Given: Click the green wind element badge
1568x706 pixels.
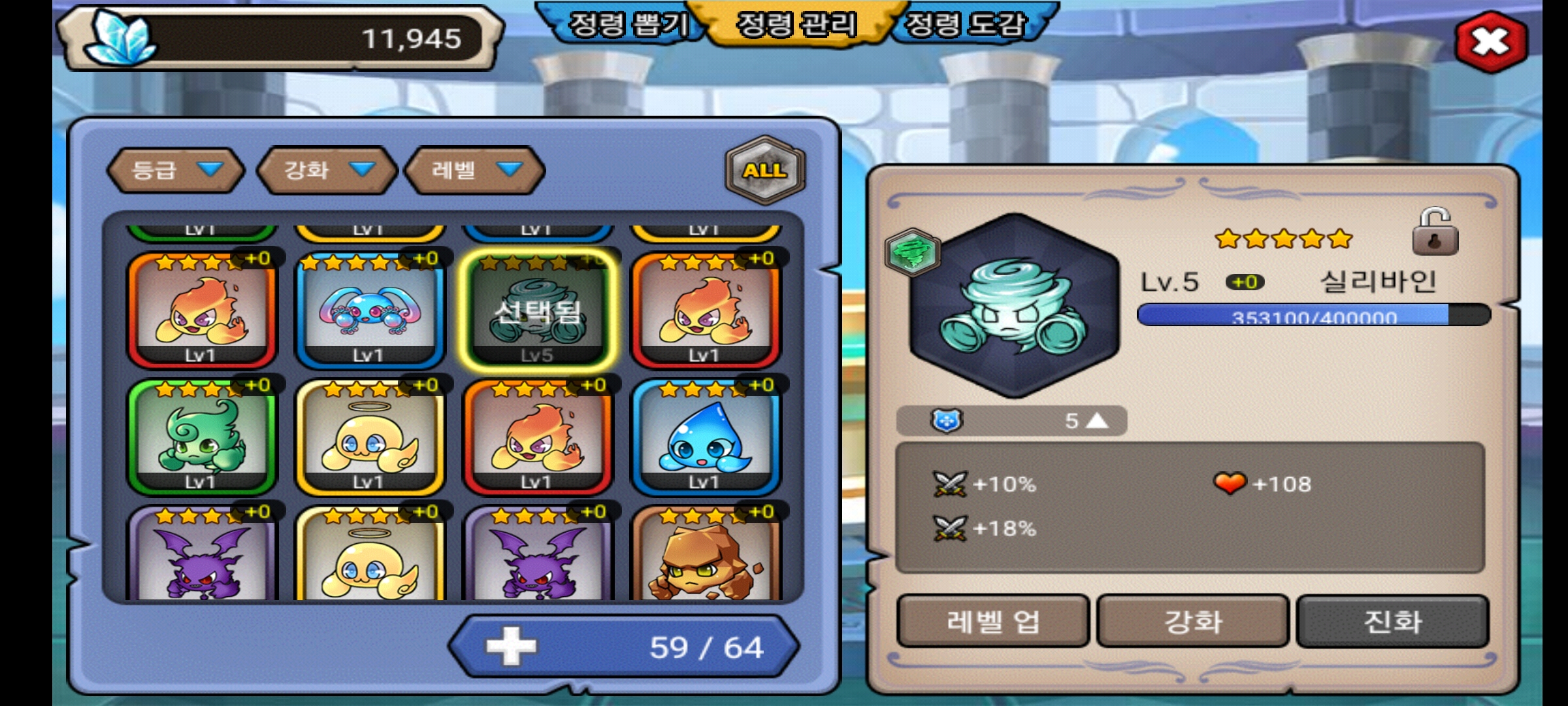Looking at the screenshot, I should pyautogui.click(x=913, y=252).
